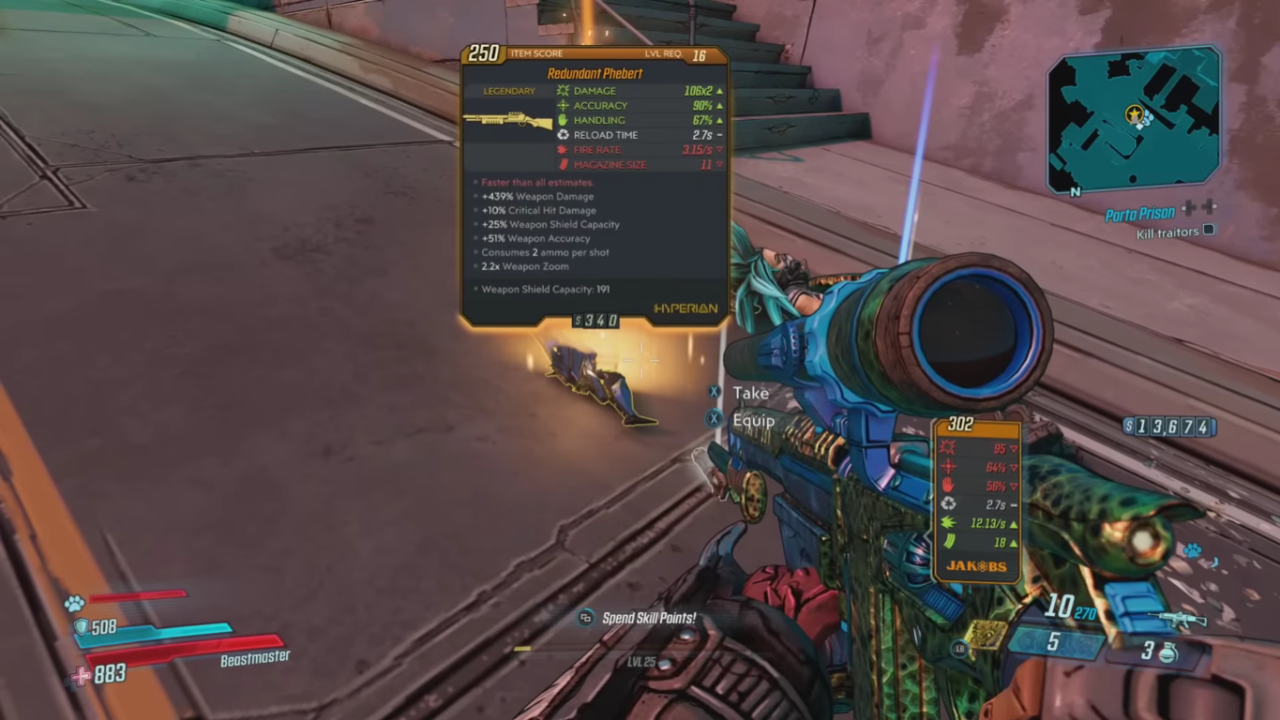1280x720 pixels.
Task: Click the JAKOBS logo on the equipped weapon card
Action: (x=976, y=566)
